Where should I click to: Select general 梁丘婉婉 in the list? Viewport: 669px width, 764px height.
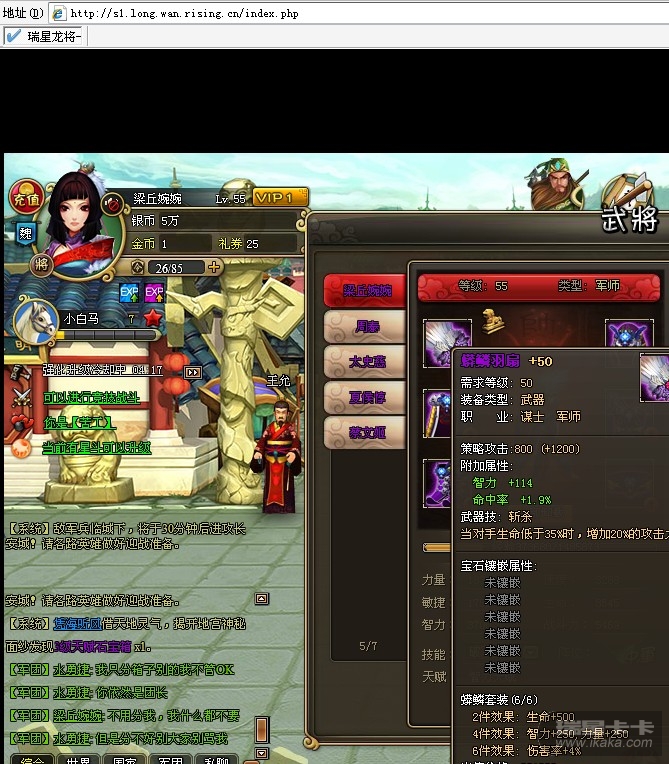tap(364, 291)
